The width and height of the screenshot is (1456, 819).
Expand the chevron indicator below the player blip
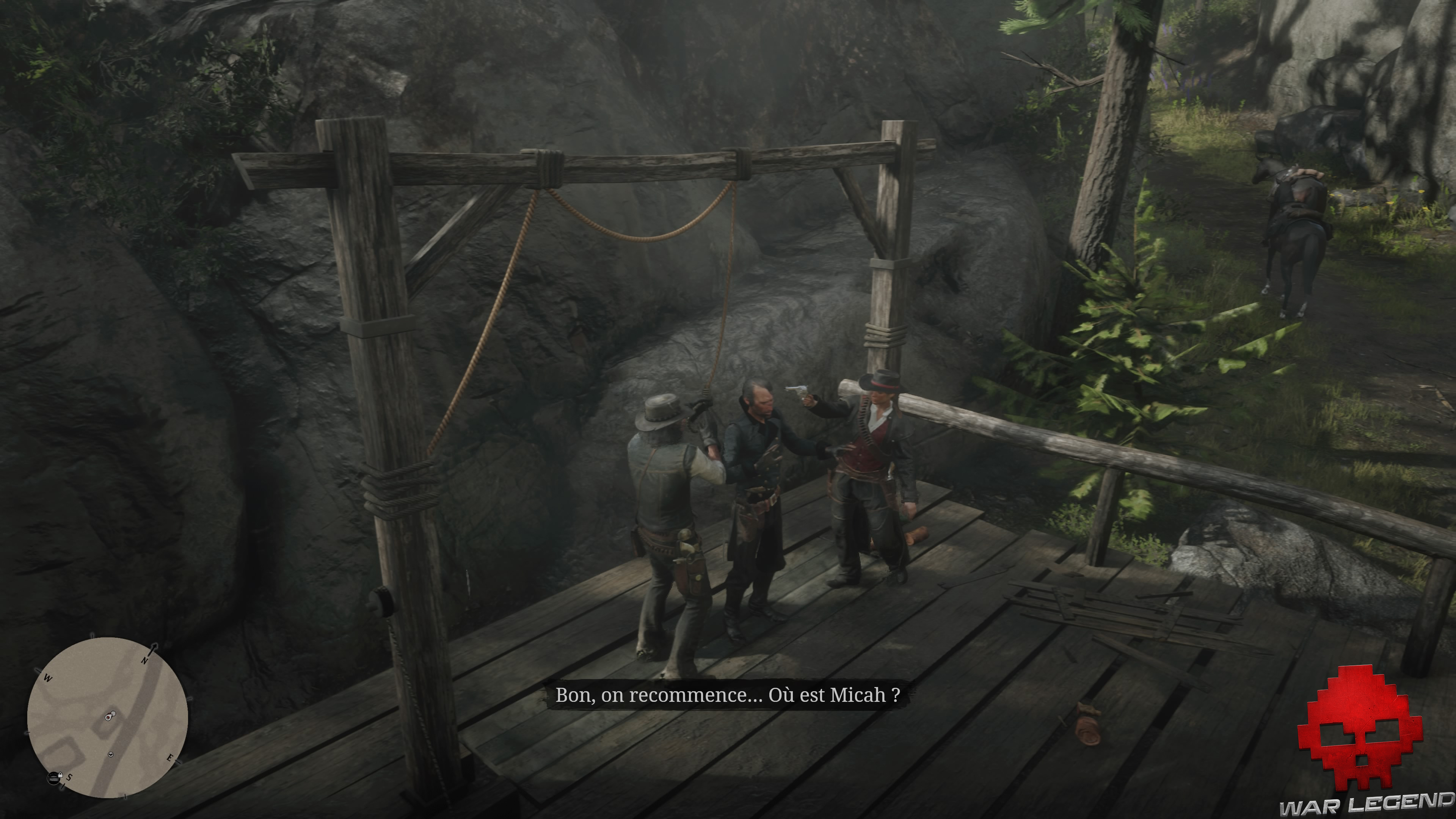pos(111,755)
